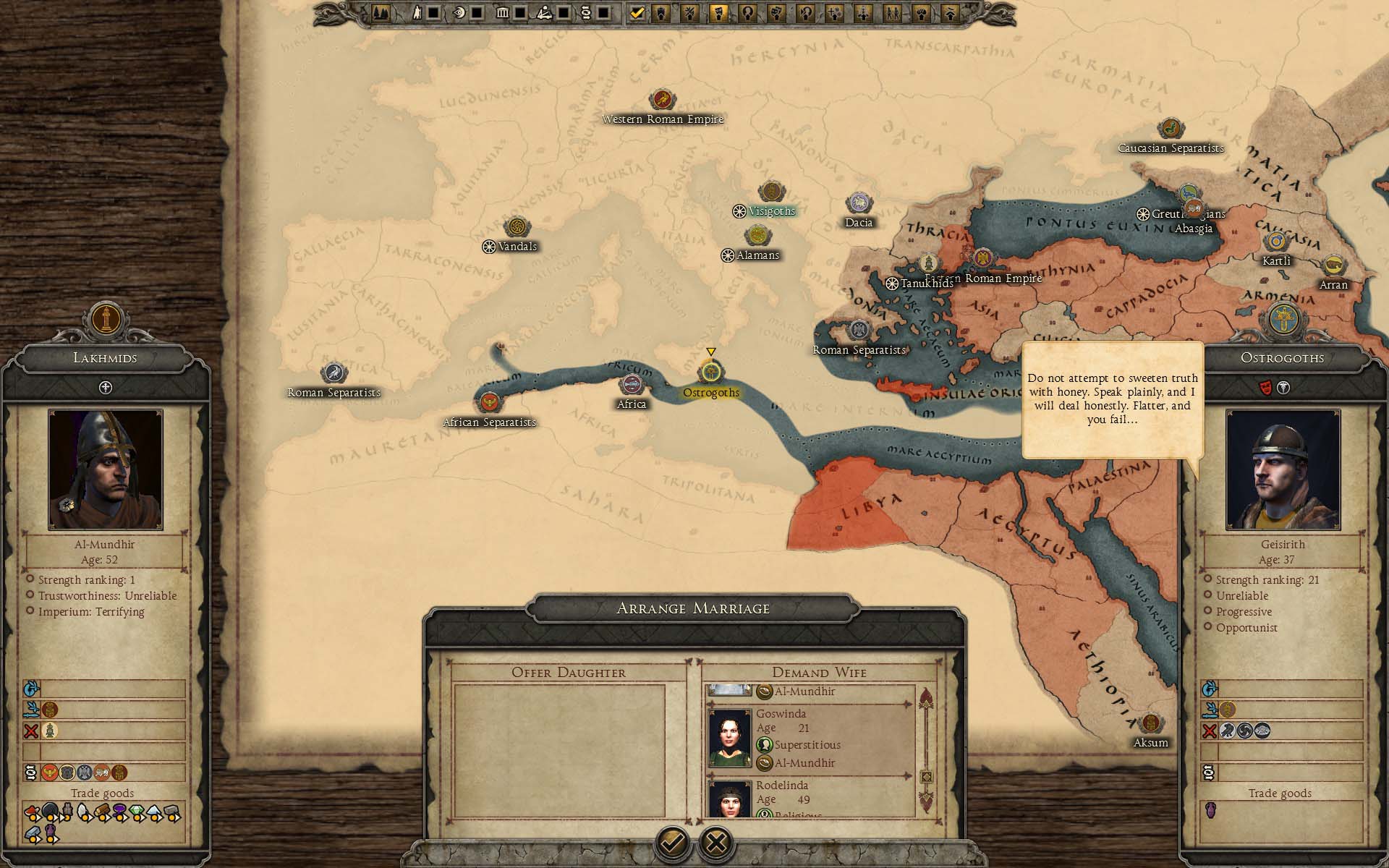Click the Demand Wife list's down arrow
1389x868 pixels.
[926, 800]
